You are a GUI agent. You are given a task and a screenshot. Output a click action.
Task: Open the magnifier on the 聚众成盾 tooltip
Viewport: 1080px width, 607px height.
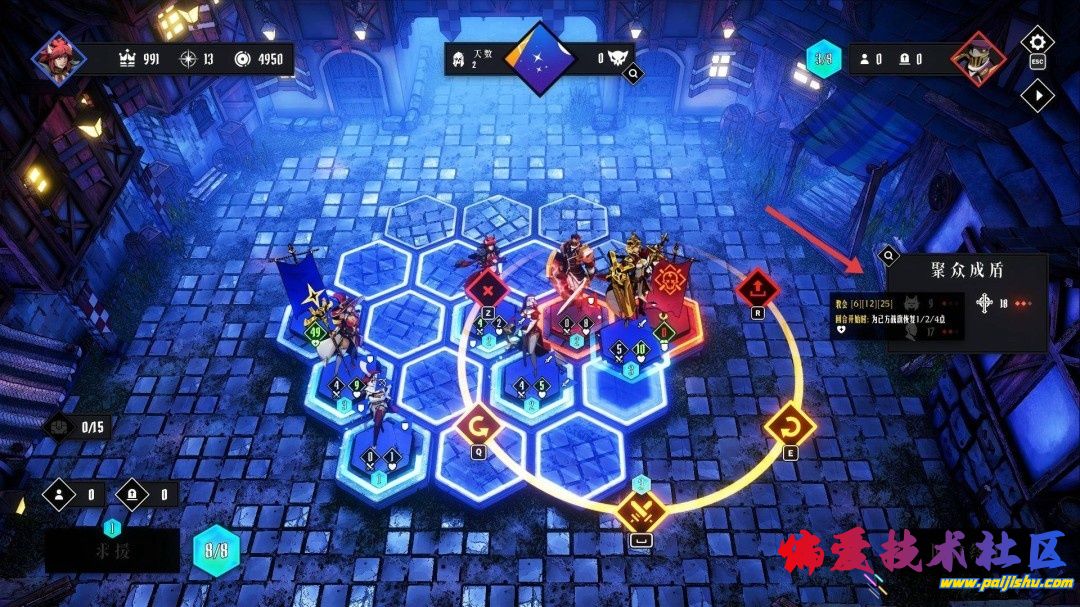[889, 256]
